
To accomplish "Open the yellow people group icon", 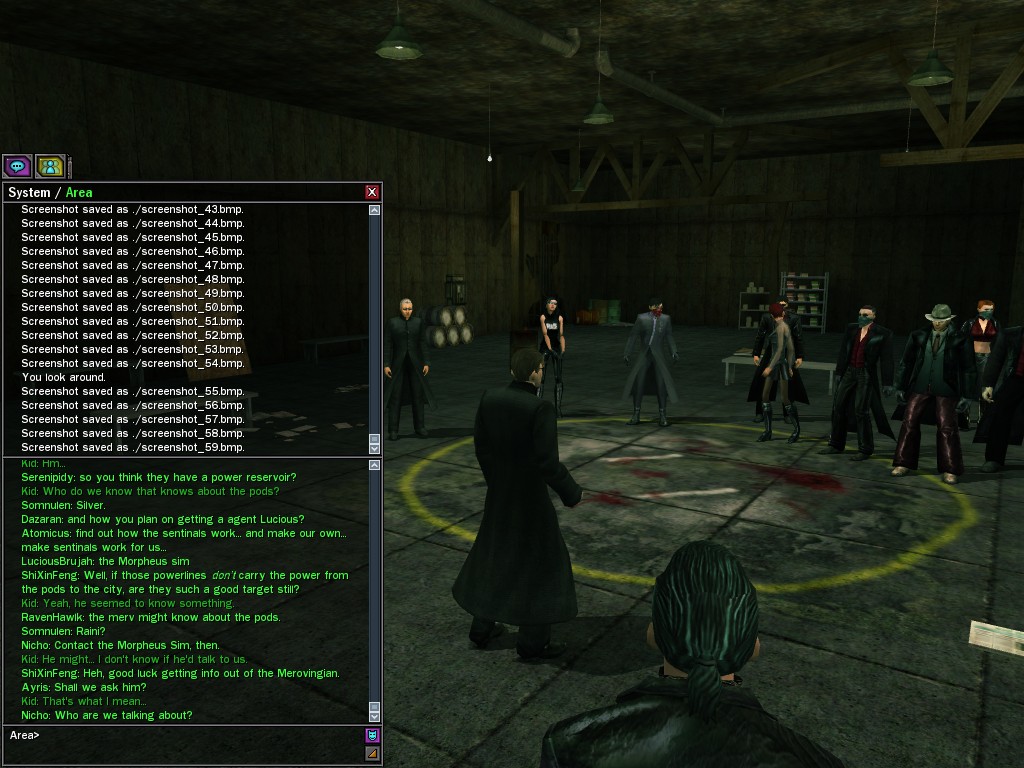I will coord(50,166).
